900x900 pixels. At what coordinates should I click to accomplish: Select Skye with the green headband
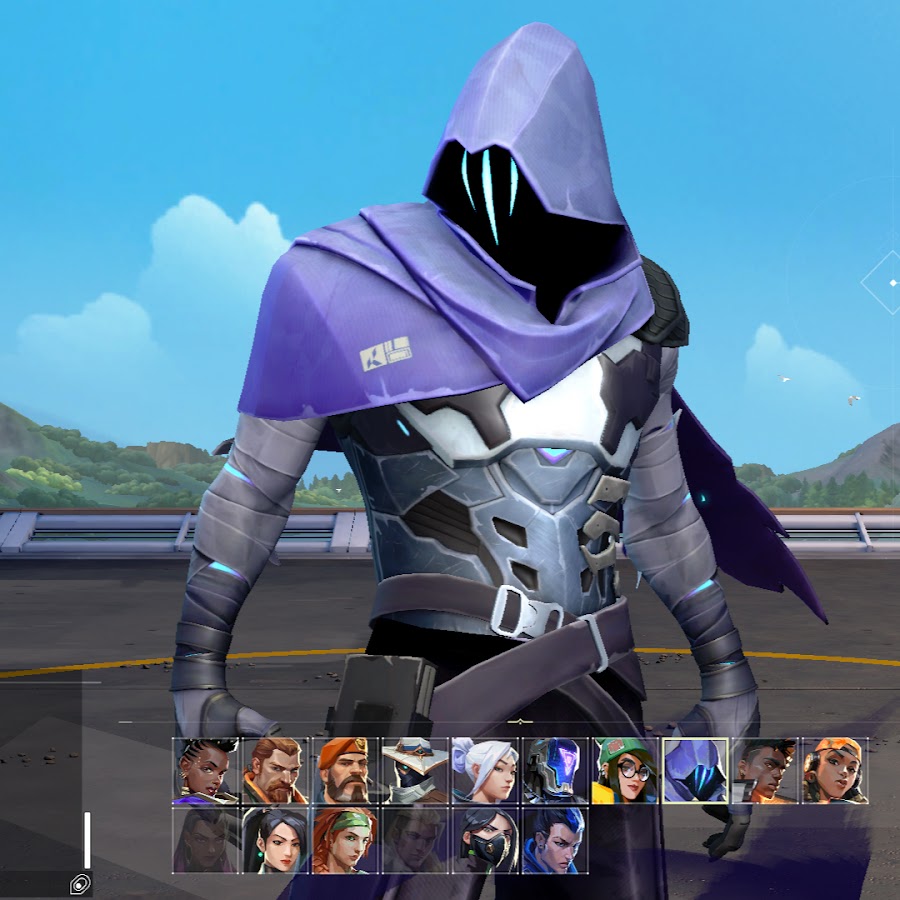[x=346, y=840]
